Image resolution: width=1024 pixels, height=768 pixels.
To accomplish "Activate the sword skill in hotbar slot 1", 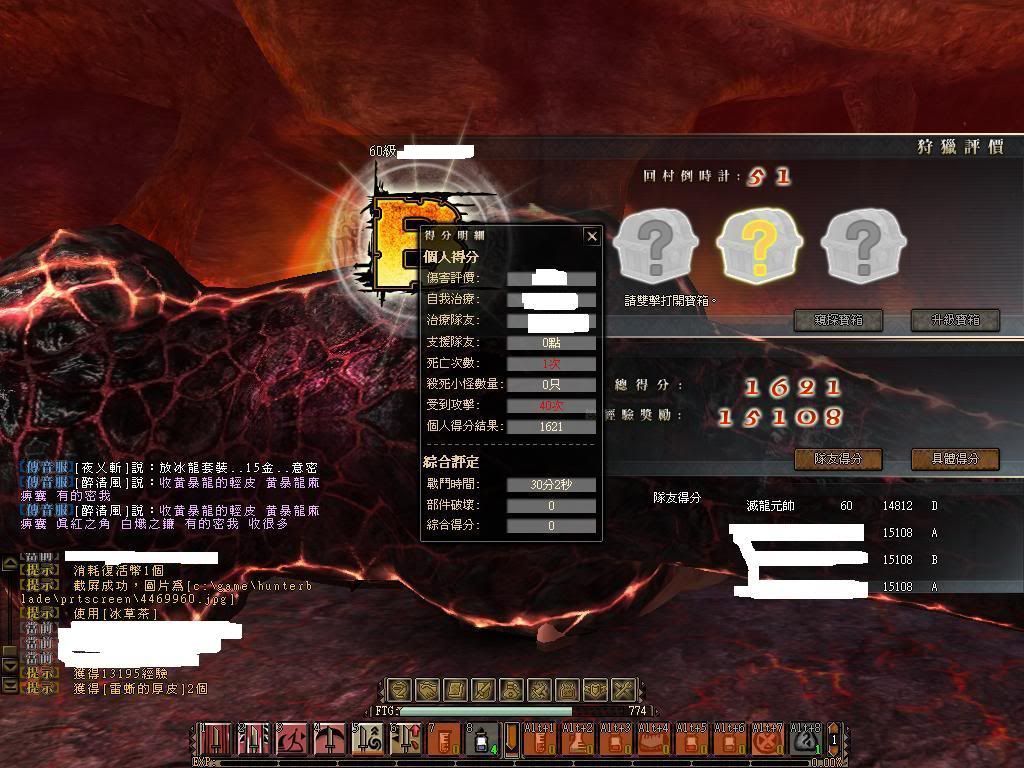I will click(x=216, y=740).
